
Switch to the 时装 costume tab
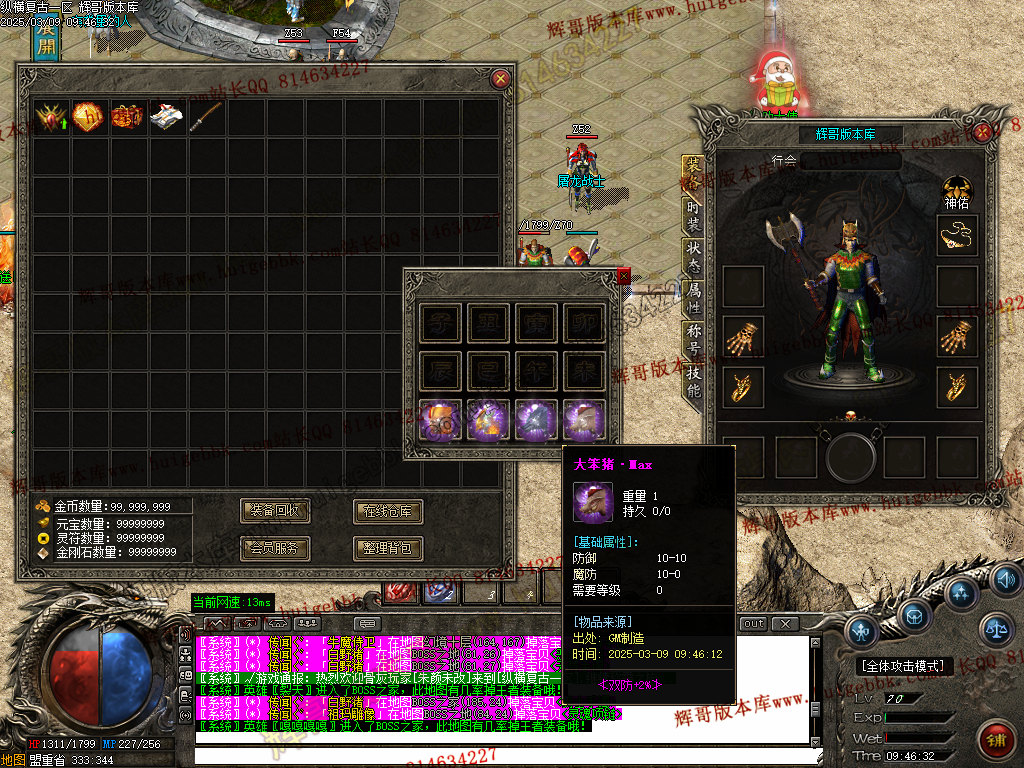coord(693,215)
